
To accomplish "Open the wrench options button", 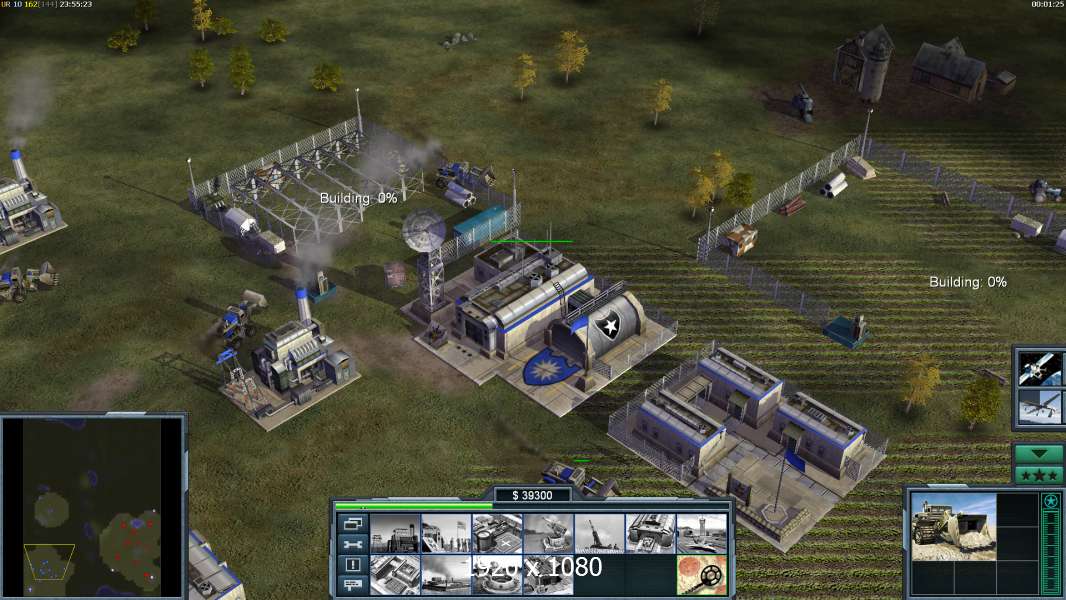I will tap(351, 544).
